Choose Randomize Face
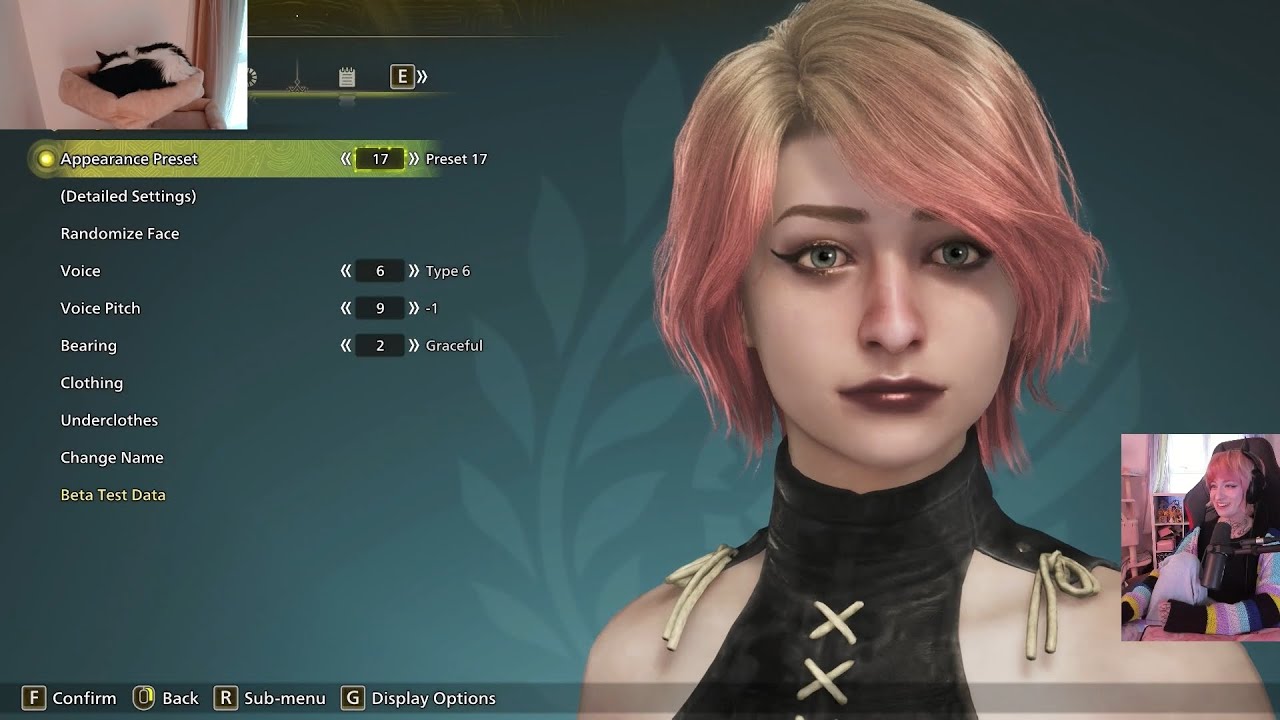 (x=120, y=234)
